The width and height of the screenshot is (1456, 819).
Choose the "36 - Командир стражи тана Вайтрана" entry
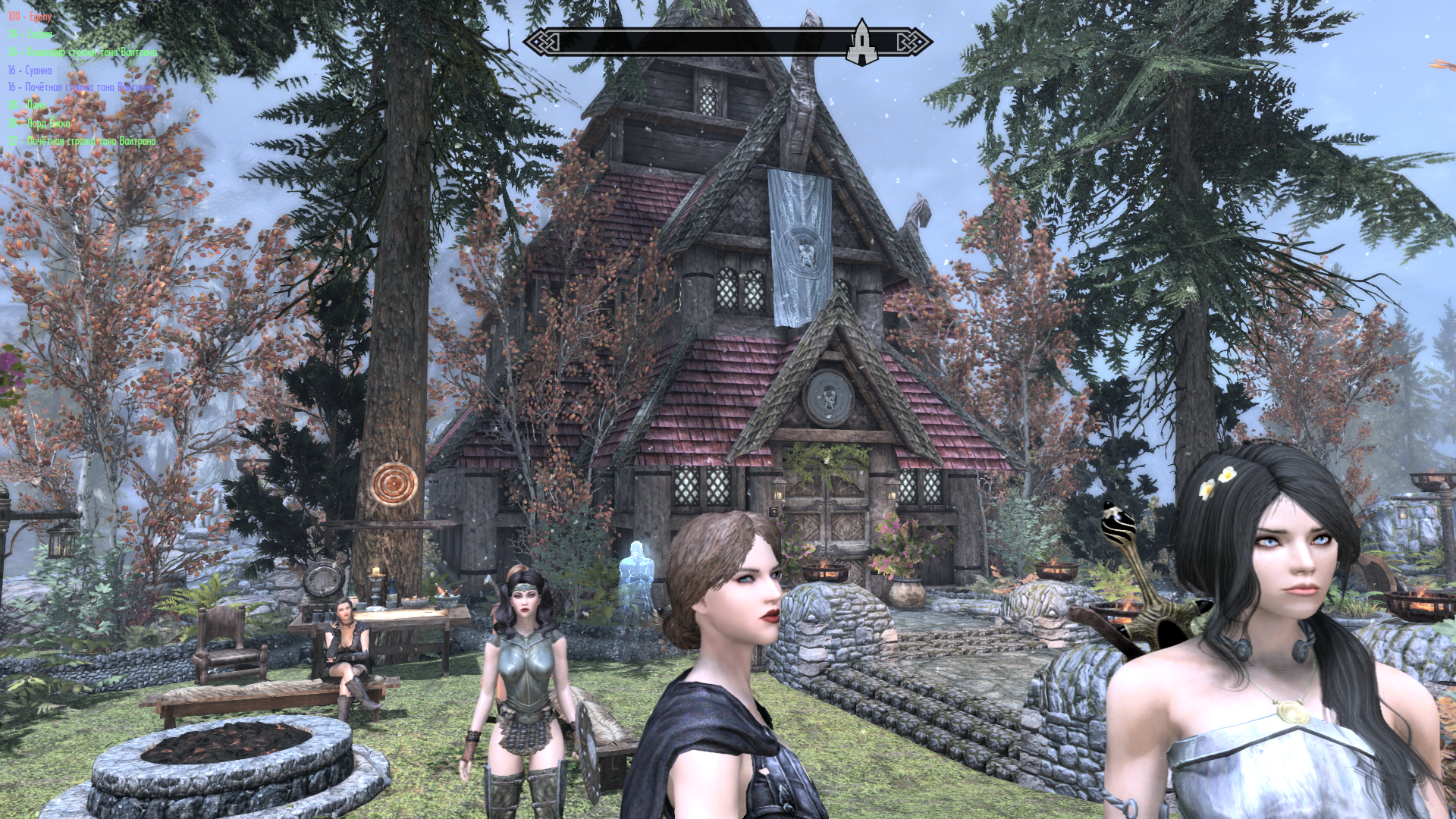click(83, 52)
